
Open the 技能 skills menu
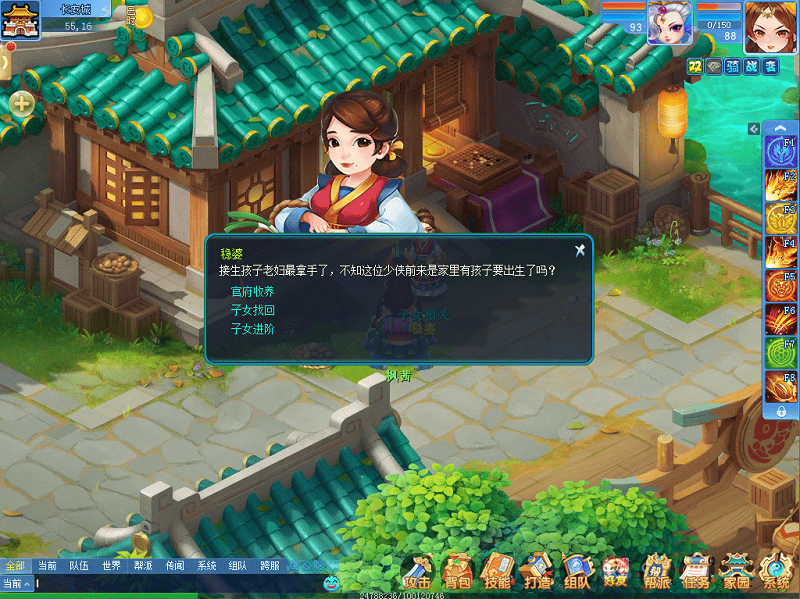497,573
